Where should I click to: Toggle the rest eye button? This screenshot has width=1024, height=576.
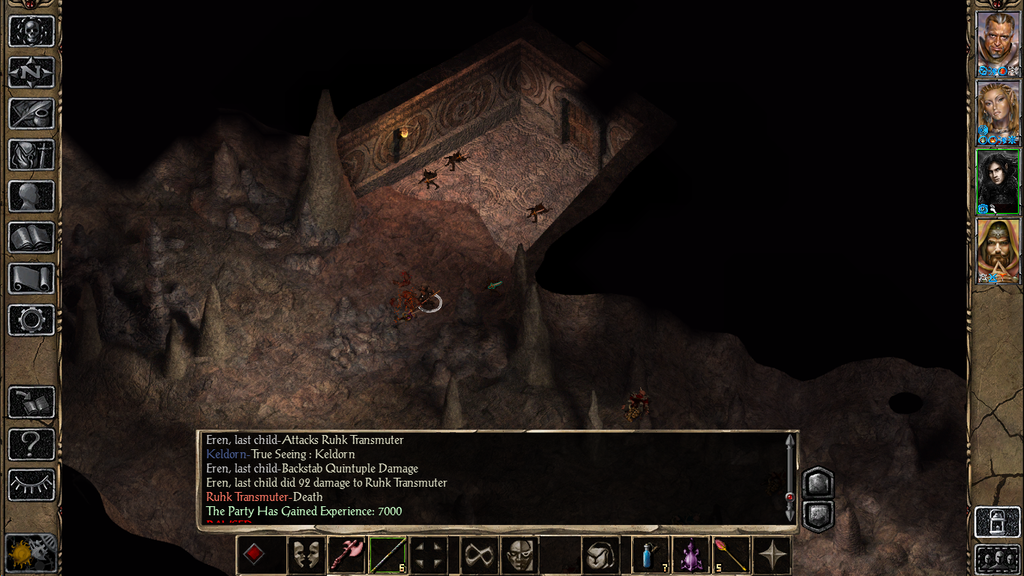(31, 485)
